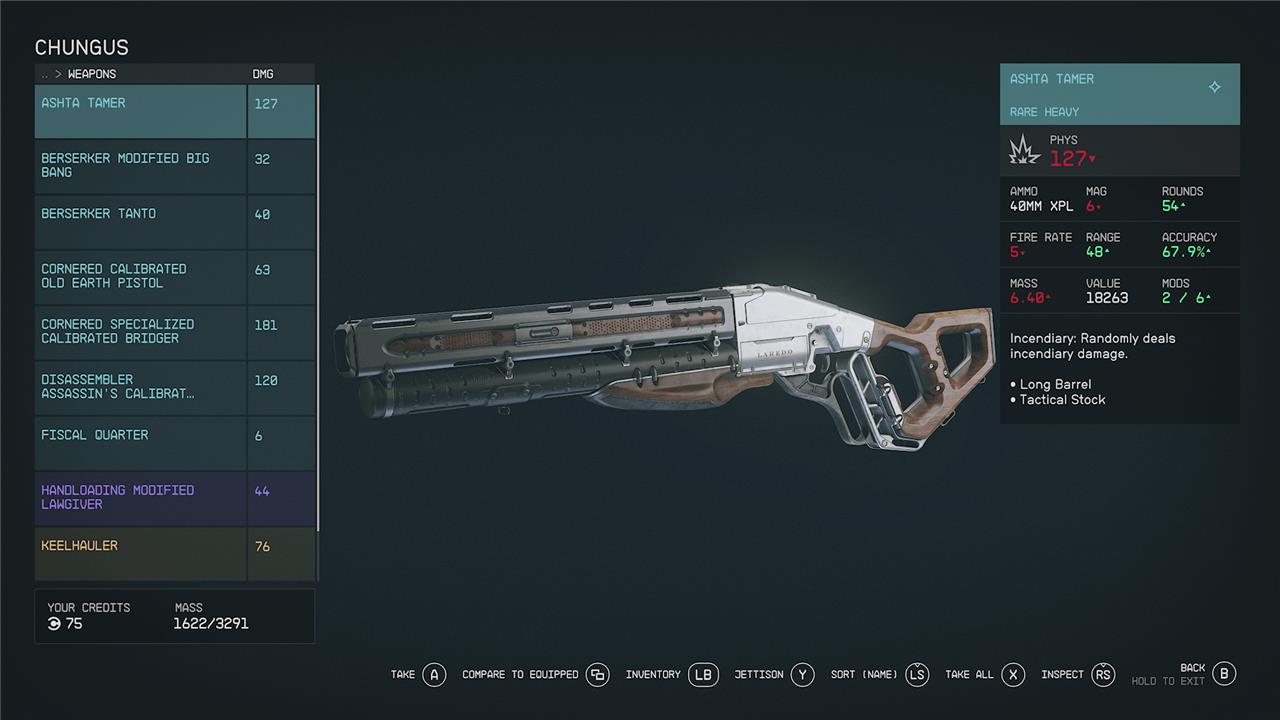Select the Ashta Tamer weapon row
Image resolution: width=1280 pixels, height=720 pixels.
140,111
